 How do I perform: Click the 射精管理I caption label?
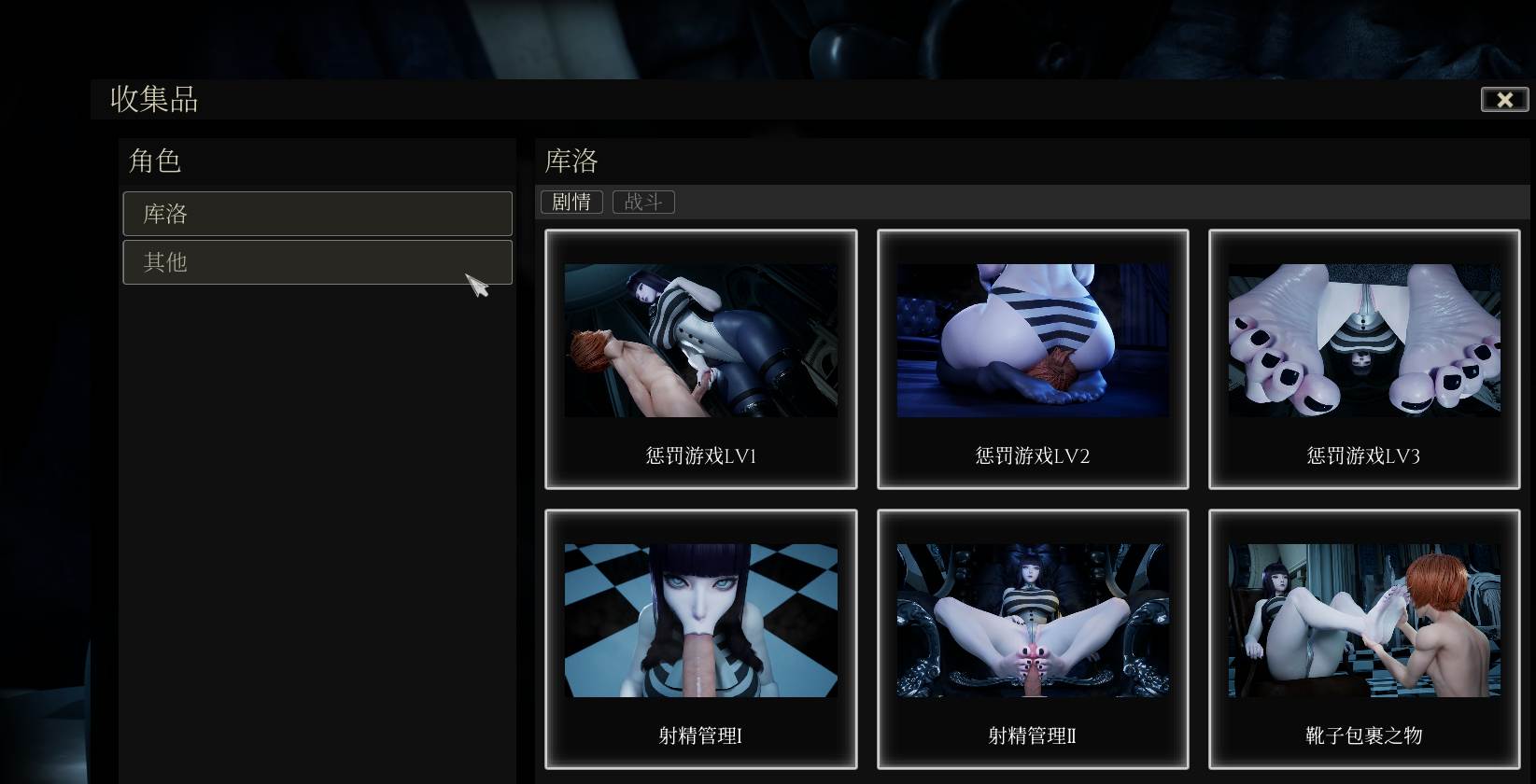[x=701, y=736]
